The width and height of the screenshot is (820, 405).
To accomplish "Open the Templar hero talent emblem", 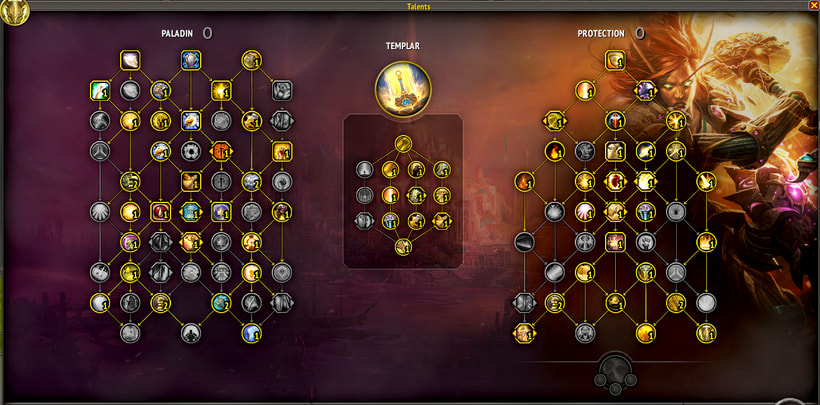I will click(x=404, y=88).
